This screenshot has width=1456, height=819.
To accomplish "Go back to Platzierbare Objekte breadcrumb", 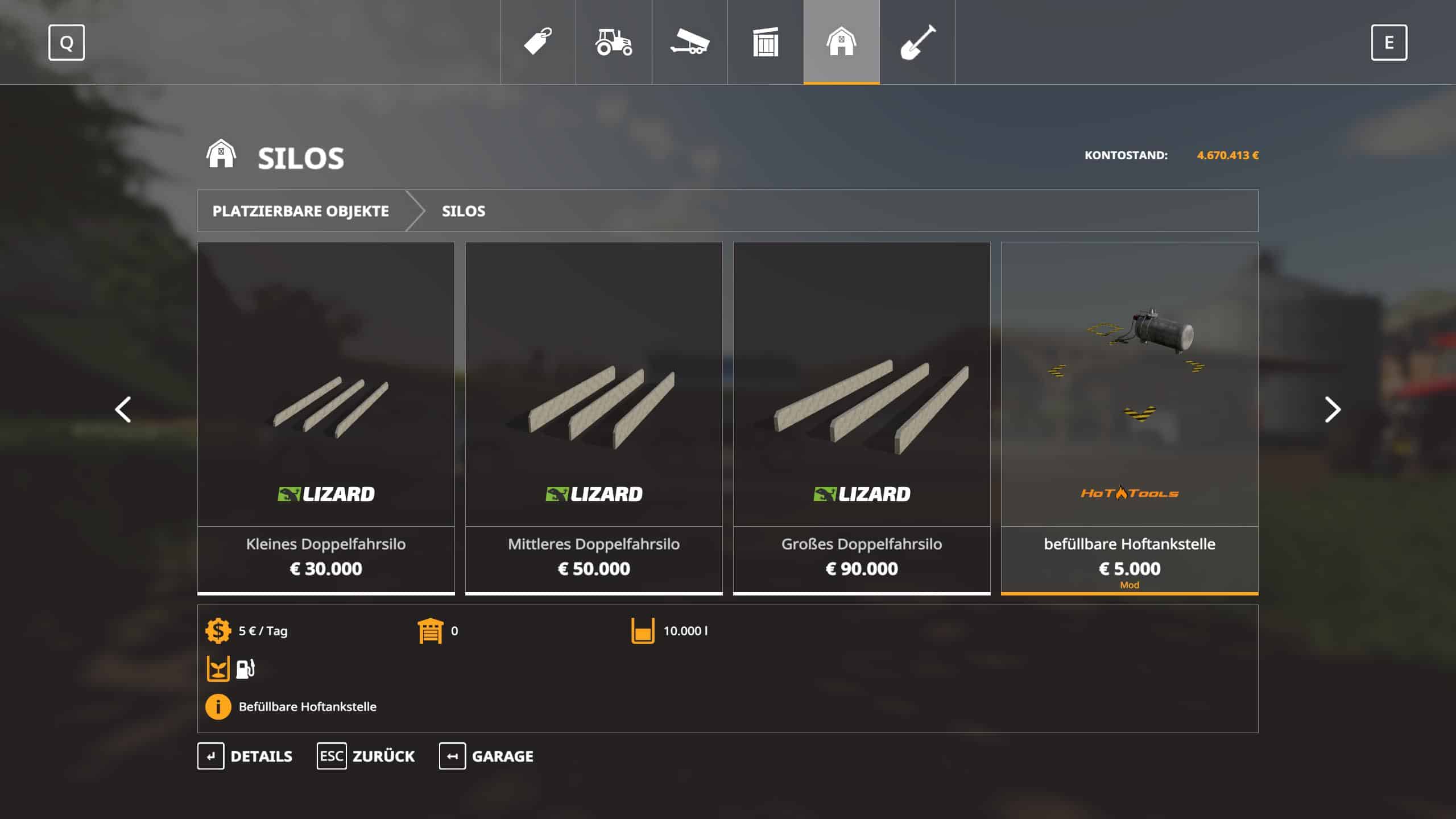I will click(301, 211).
